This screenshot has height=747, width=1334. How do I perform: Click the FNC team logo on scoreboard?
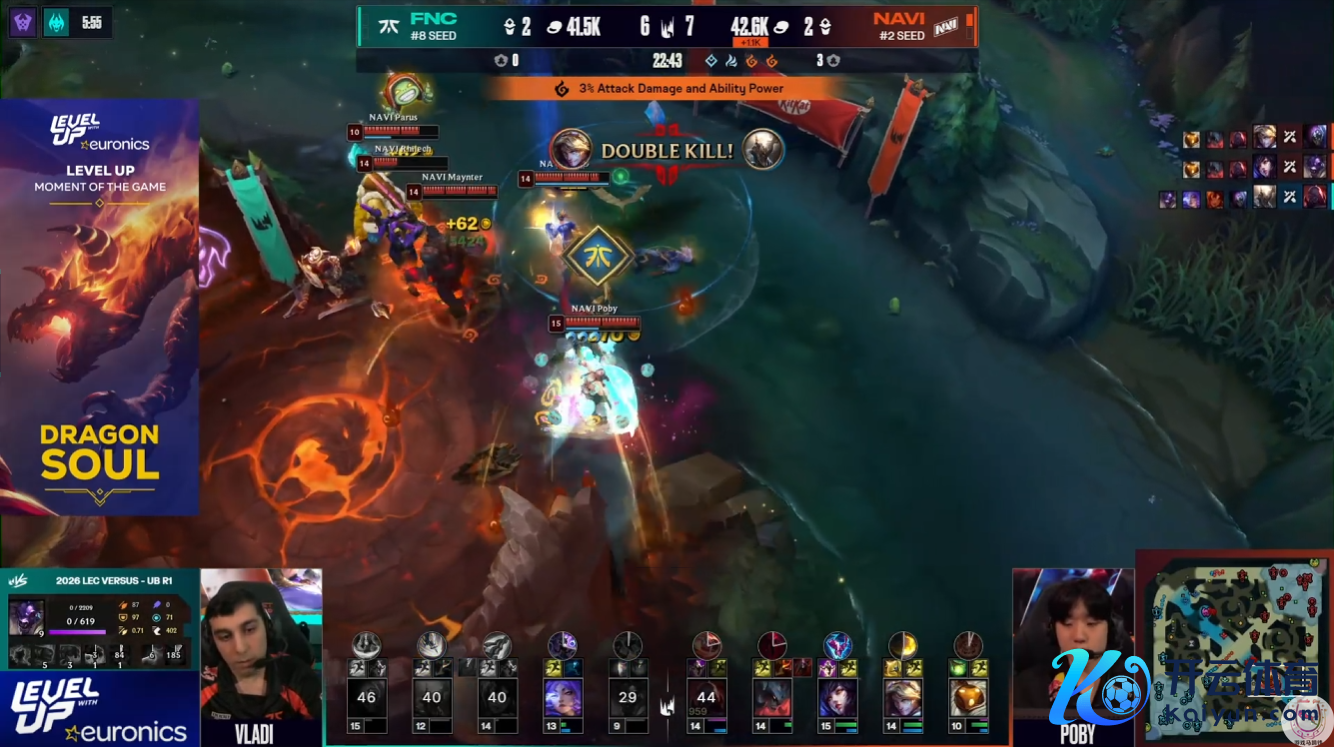[x=382, y=27]
